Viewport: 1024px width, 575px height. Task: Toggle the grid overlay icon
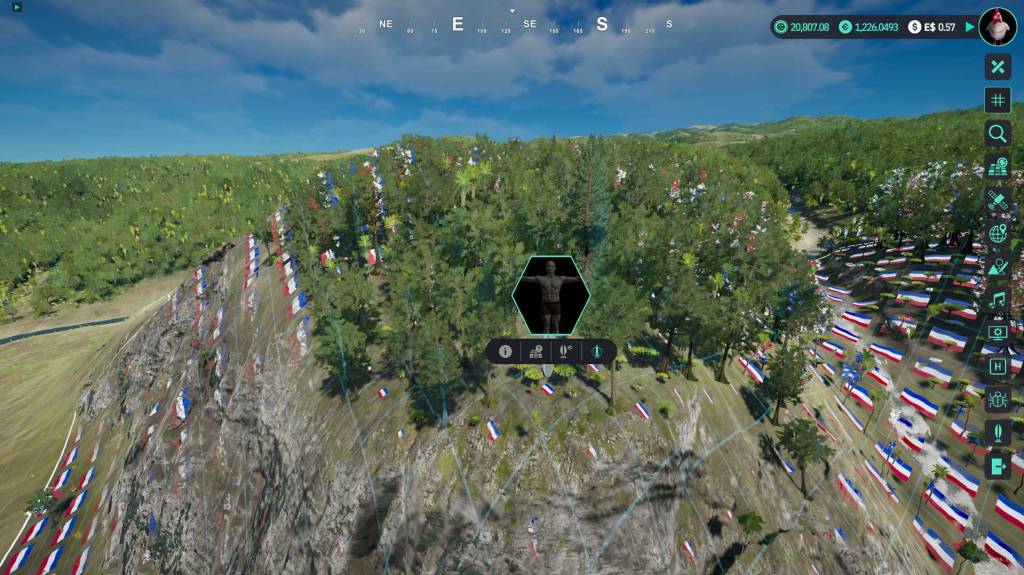(997, 100)
